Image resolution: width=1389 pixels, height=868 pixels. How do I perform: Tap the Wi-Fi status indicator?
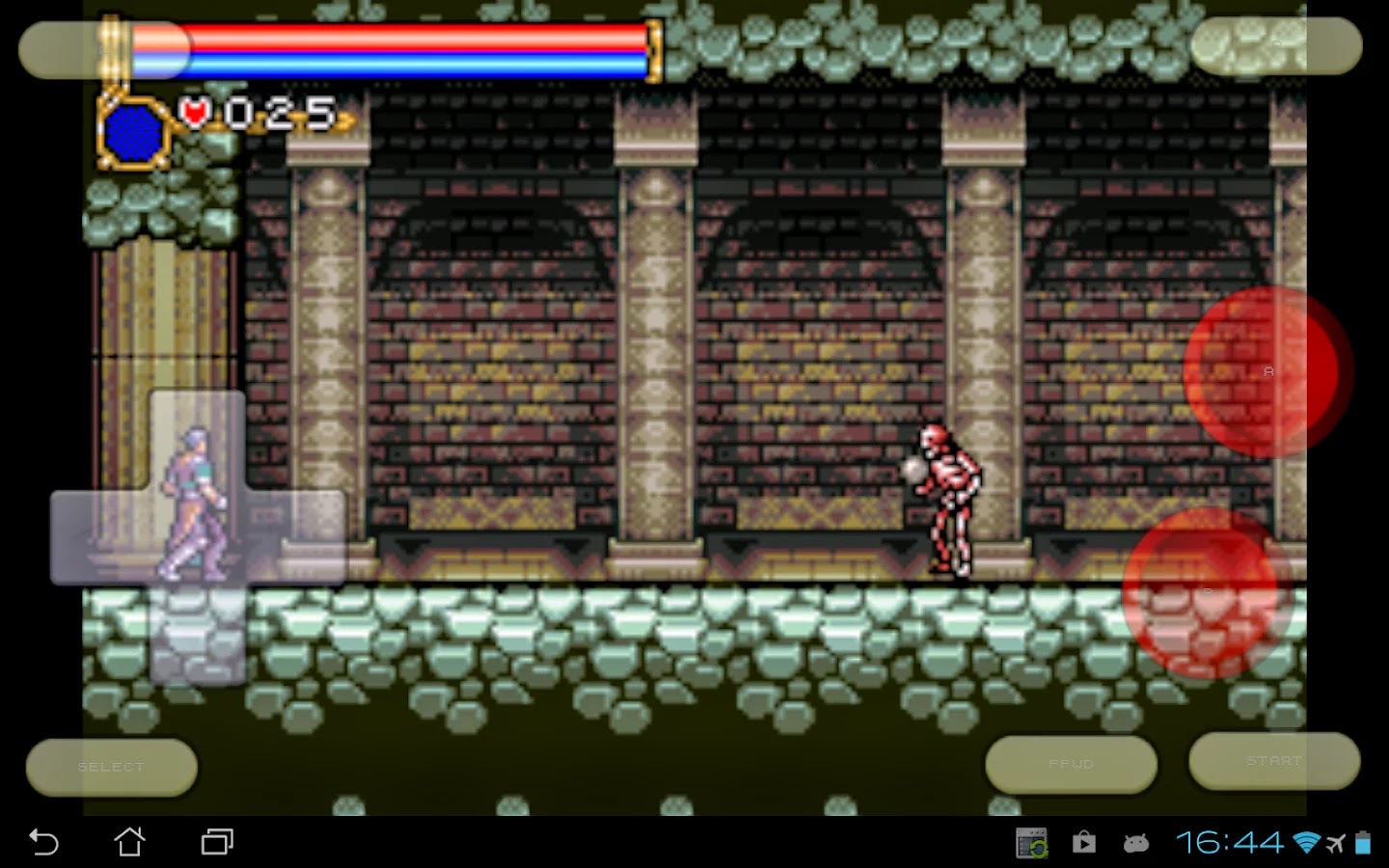[1305, 842]
